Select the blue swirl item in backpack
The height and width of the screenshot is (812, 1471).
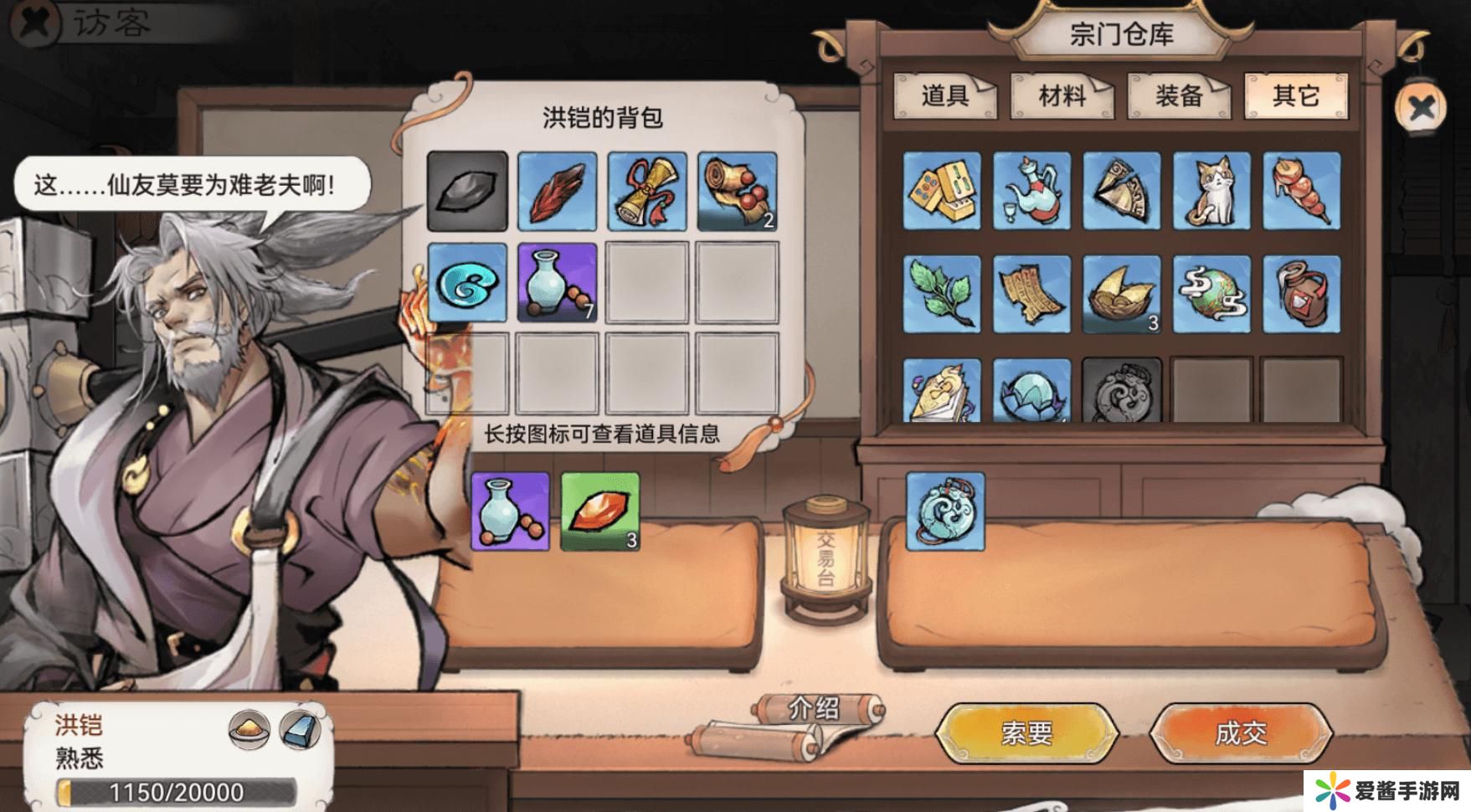[x=467, y=282]
